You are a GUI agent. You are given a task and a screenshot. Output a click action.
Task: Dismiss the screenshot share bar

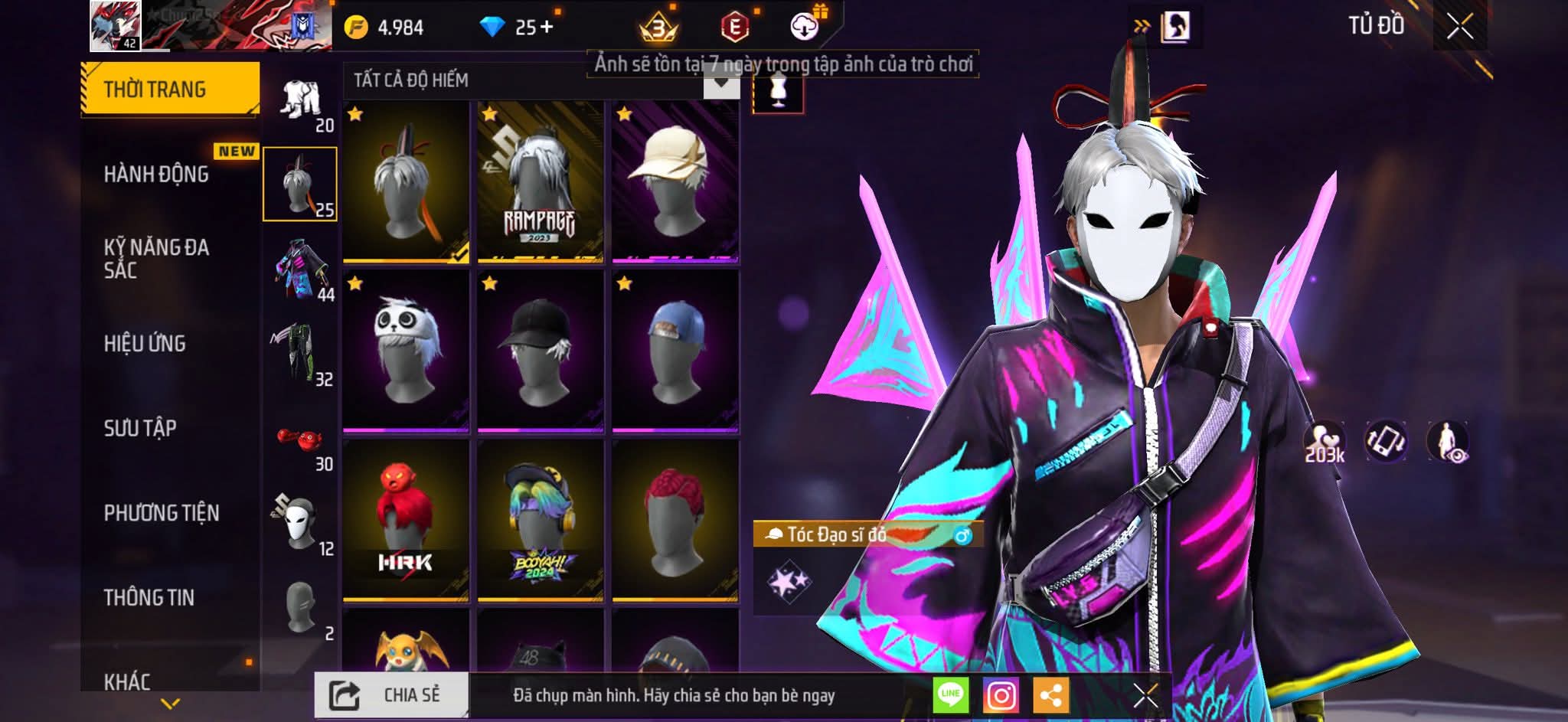tap(1145, 696)
